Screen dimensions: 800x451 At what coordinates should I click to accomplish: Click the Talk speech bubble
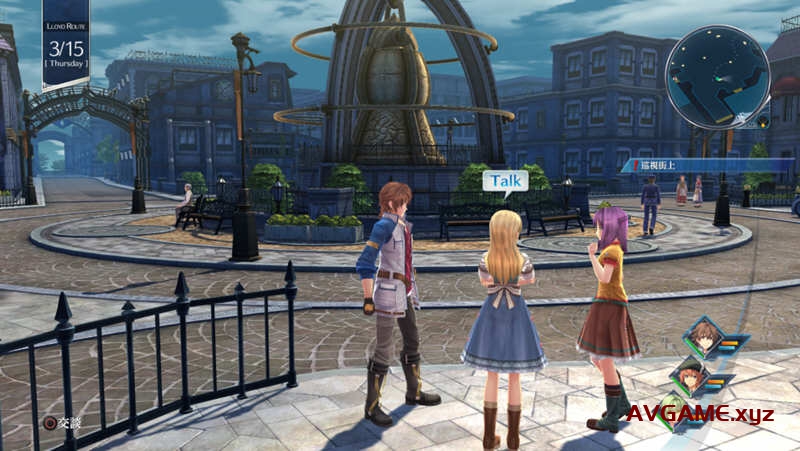click(x=505, y=181)
